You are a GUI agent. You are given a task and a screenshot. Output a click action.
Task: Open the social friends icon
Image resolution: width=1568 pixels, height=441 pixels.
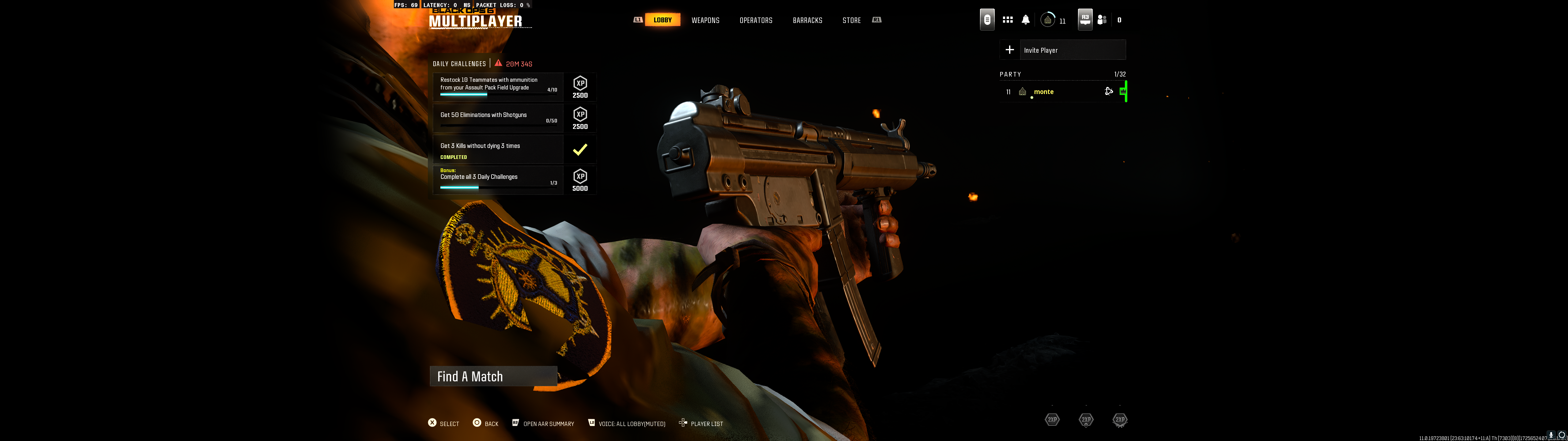1102,20
